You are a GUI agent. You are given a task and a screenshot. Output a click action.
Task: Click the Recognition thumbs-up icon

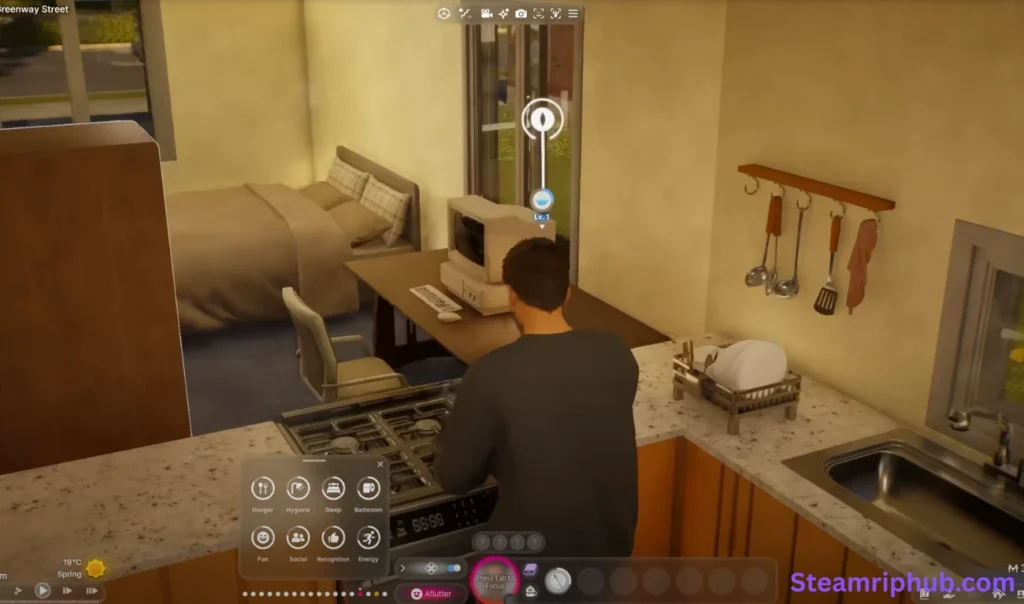pos(333,537)
